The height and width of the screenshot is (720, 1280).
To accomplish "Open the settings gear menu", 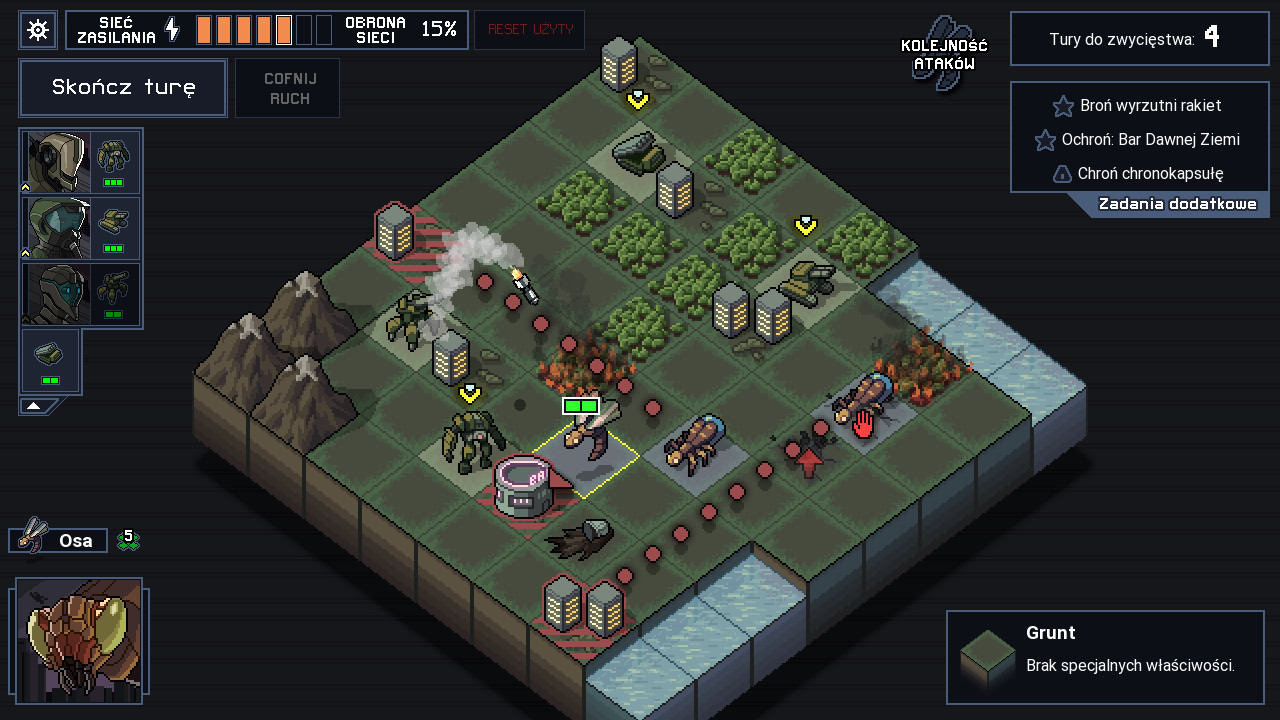I will point(38,29).
